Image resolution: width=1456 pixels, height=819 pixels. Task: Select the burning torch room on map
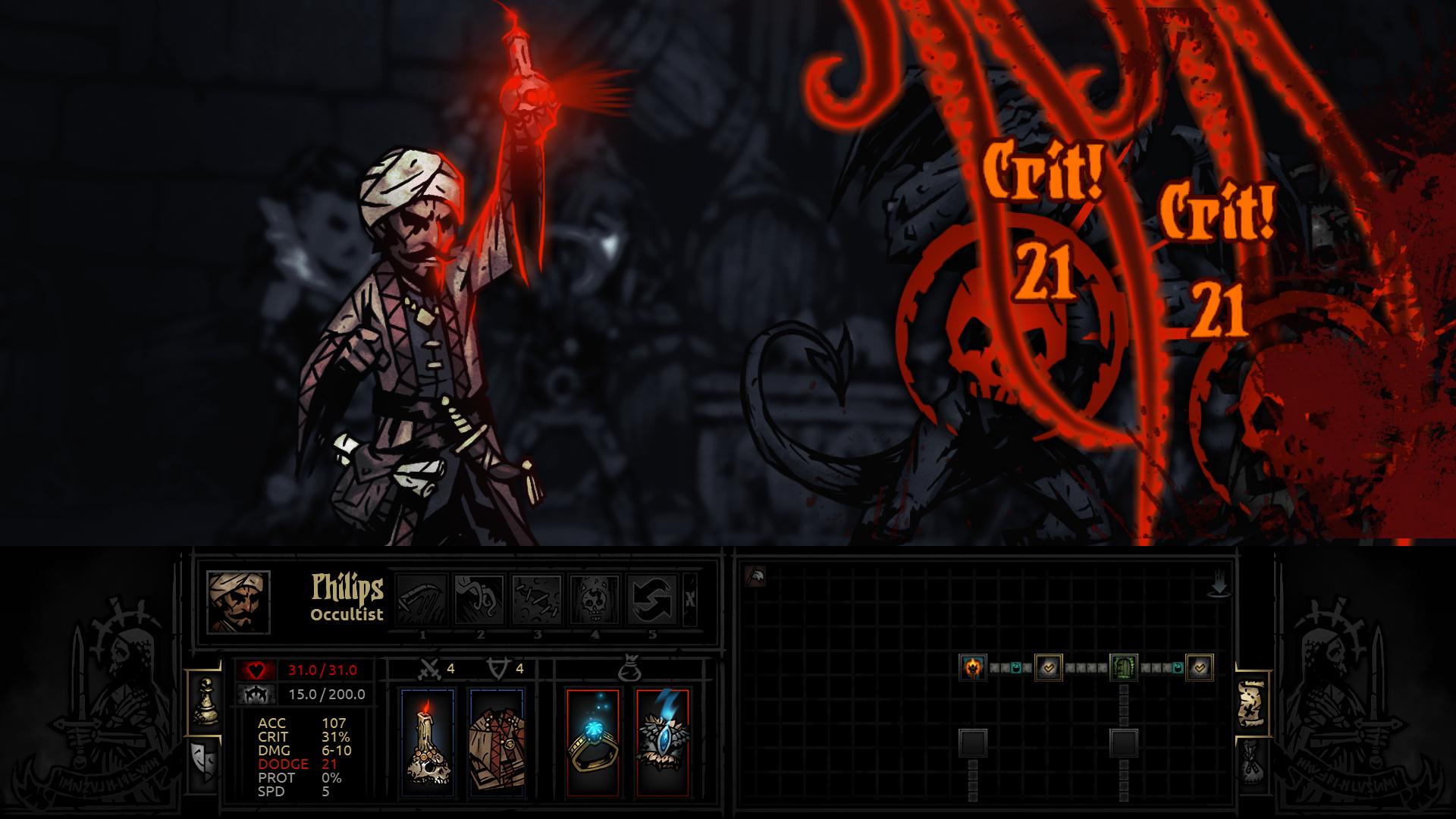tap(972, 667)
